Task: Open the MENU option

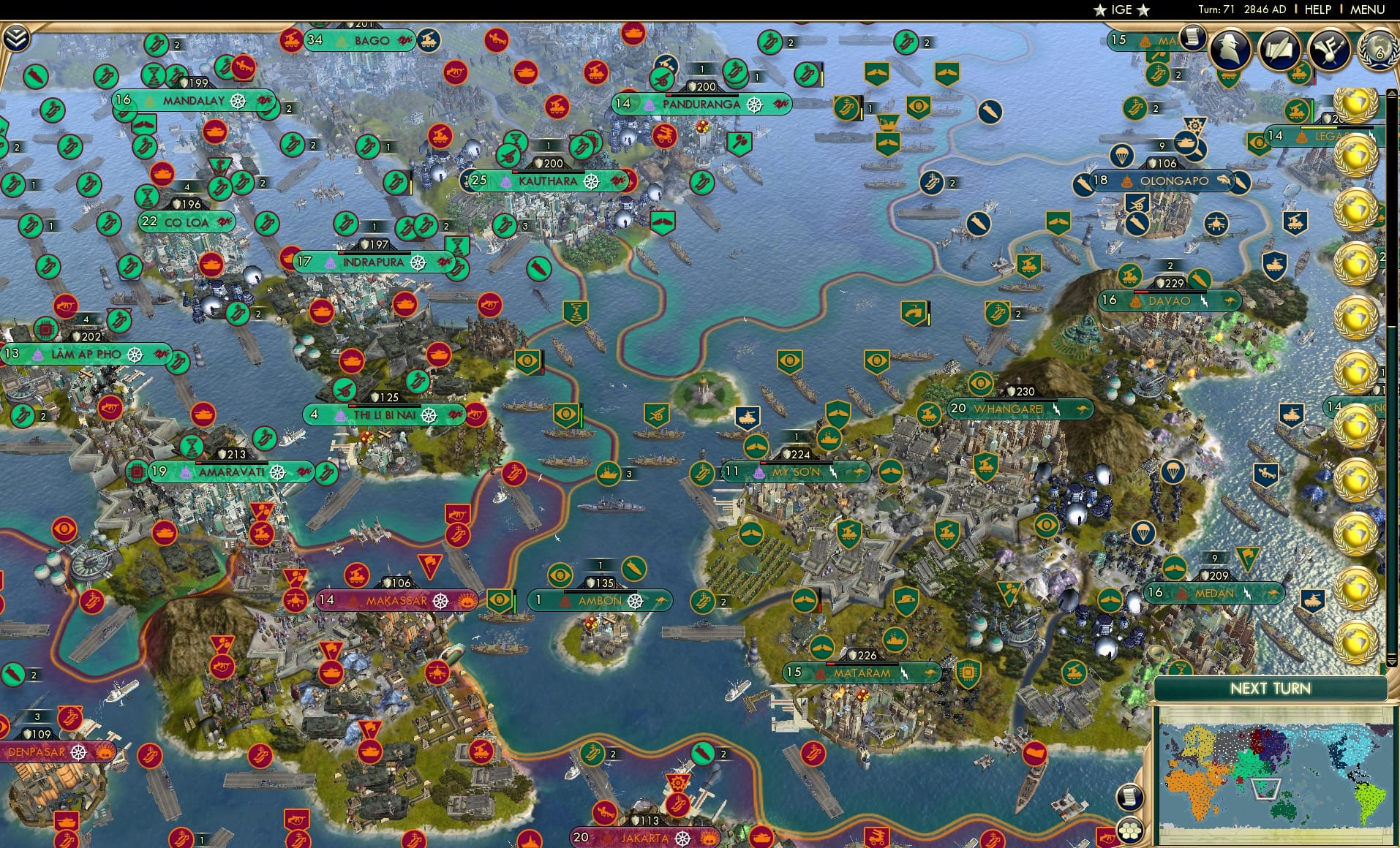Action: 1366,10
